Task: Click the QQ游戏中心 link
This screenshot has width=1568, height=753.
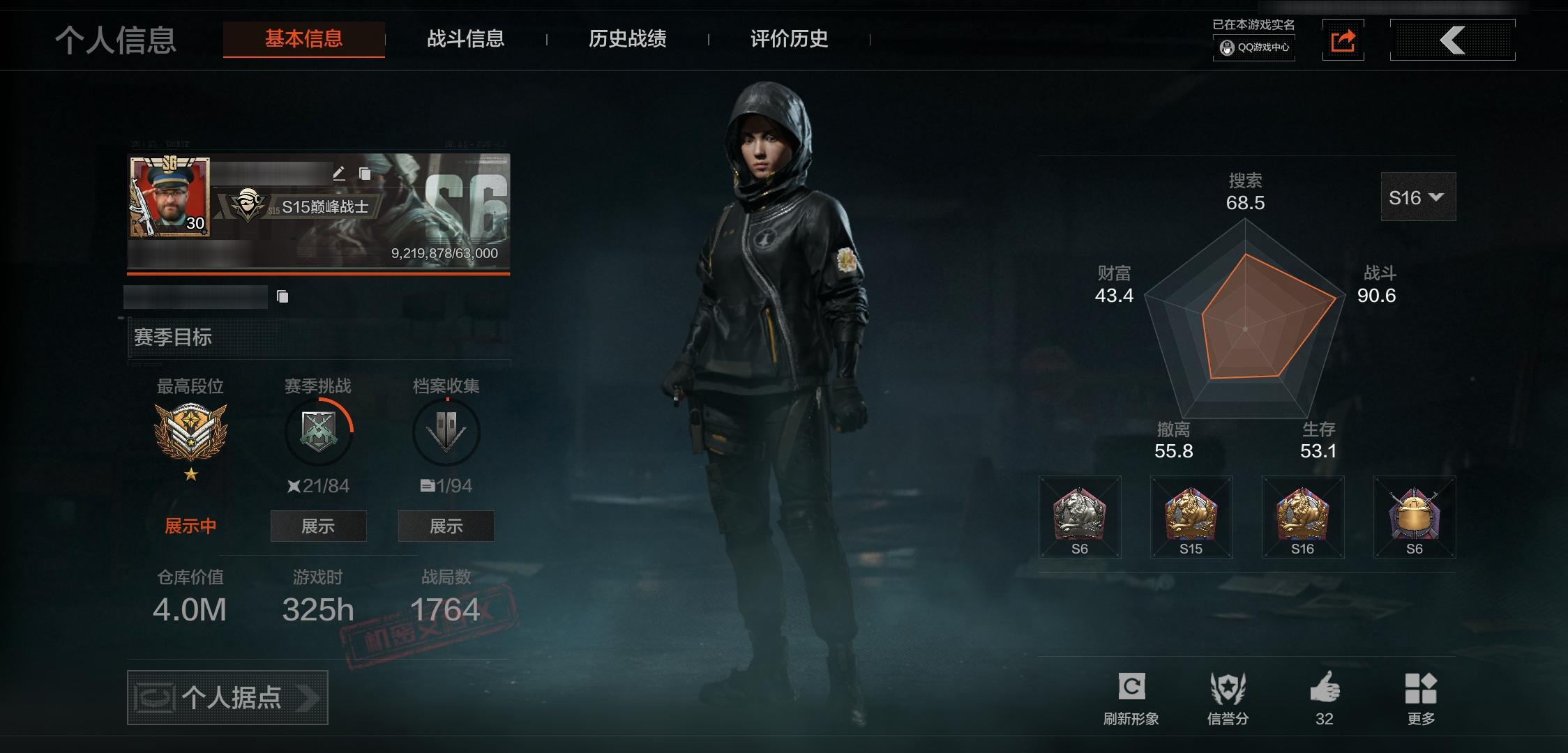Action: pyautogui.click(x=1253, y=49)
